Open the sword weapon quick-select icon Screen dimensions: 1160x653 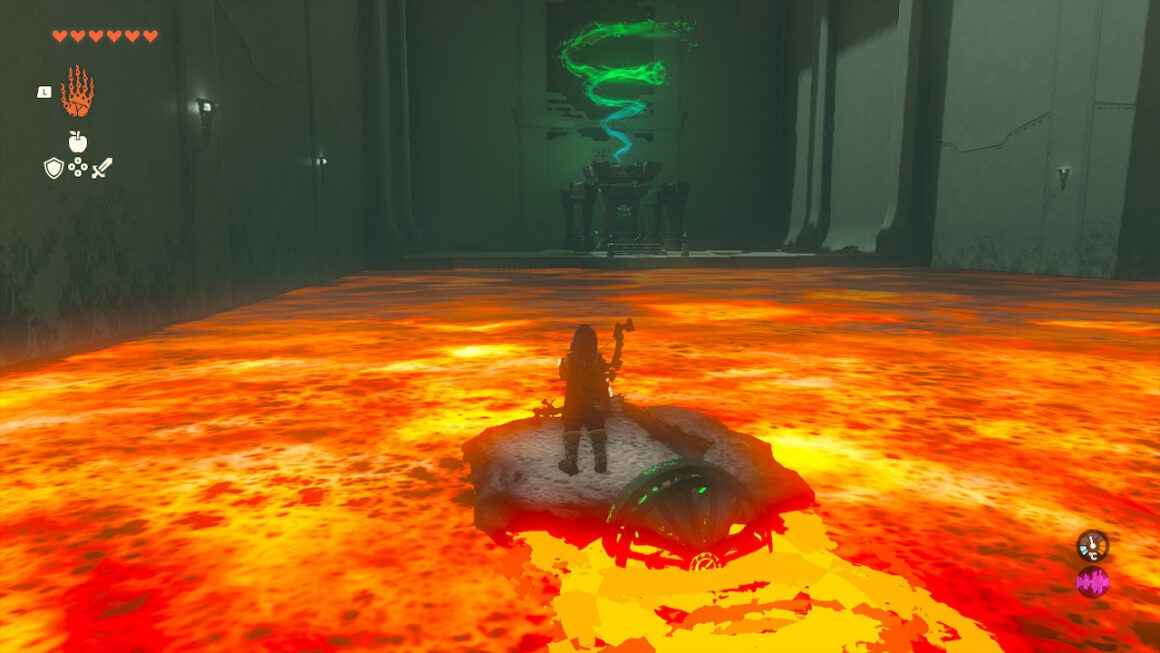102,168
